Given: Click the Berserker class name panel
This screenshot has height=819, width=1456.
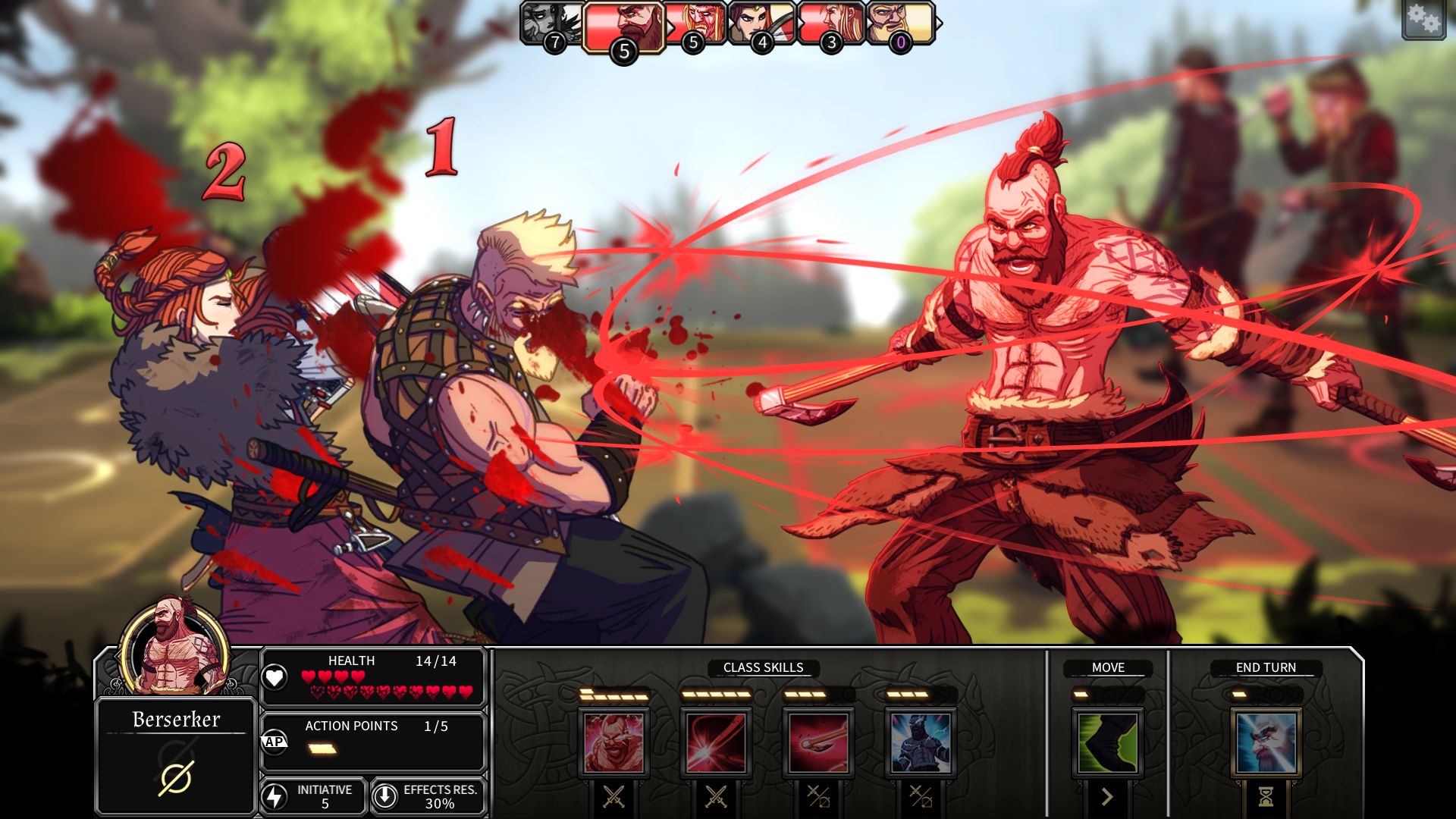Looking at the screenshot, I should [x=176, y=755].
